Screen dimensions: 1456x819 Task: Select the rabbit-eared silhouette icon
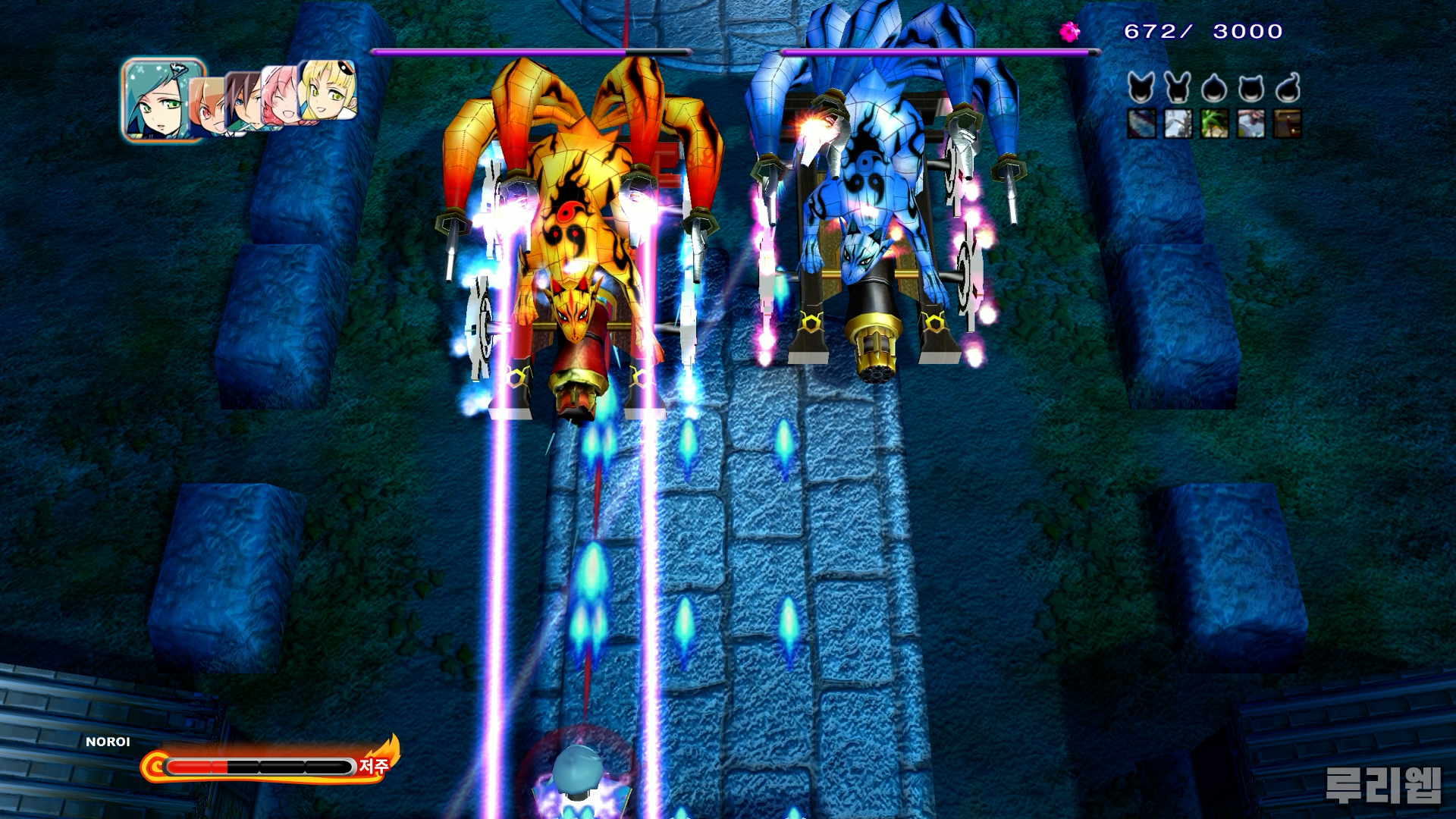(1178, 88)
